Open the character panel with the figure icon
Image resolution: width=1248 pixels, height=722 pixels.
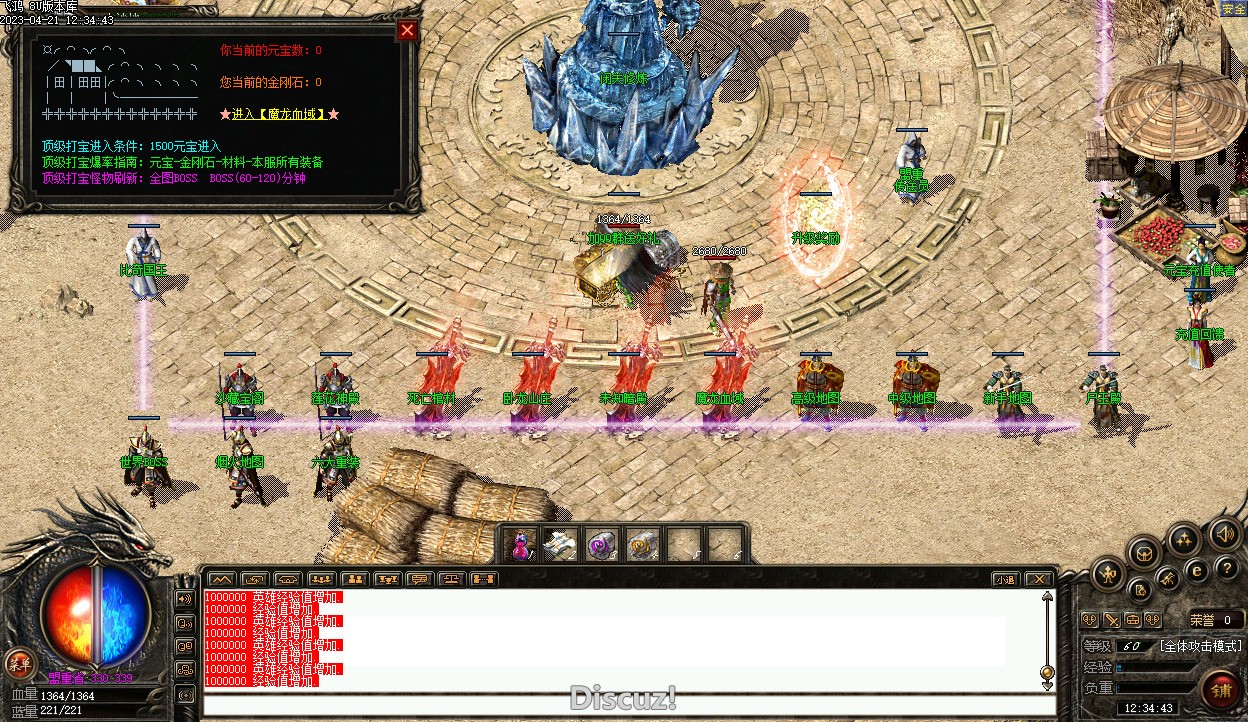1109,573
